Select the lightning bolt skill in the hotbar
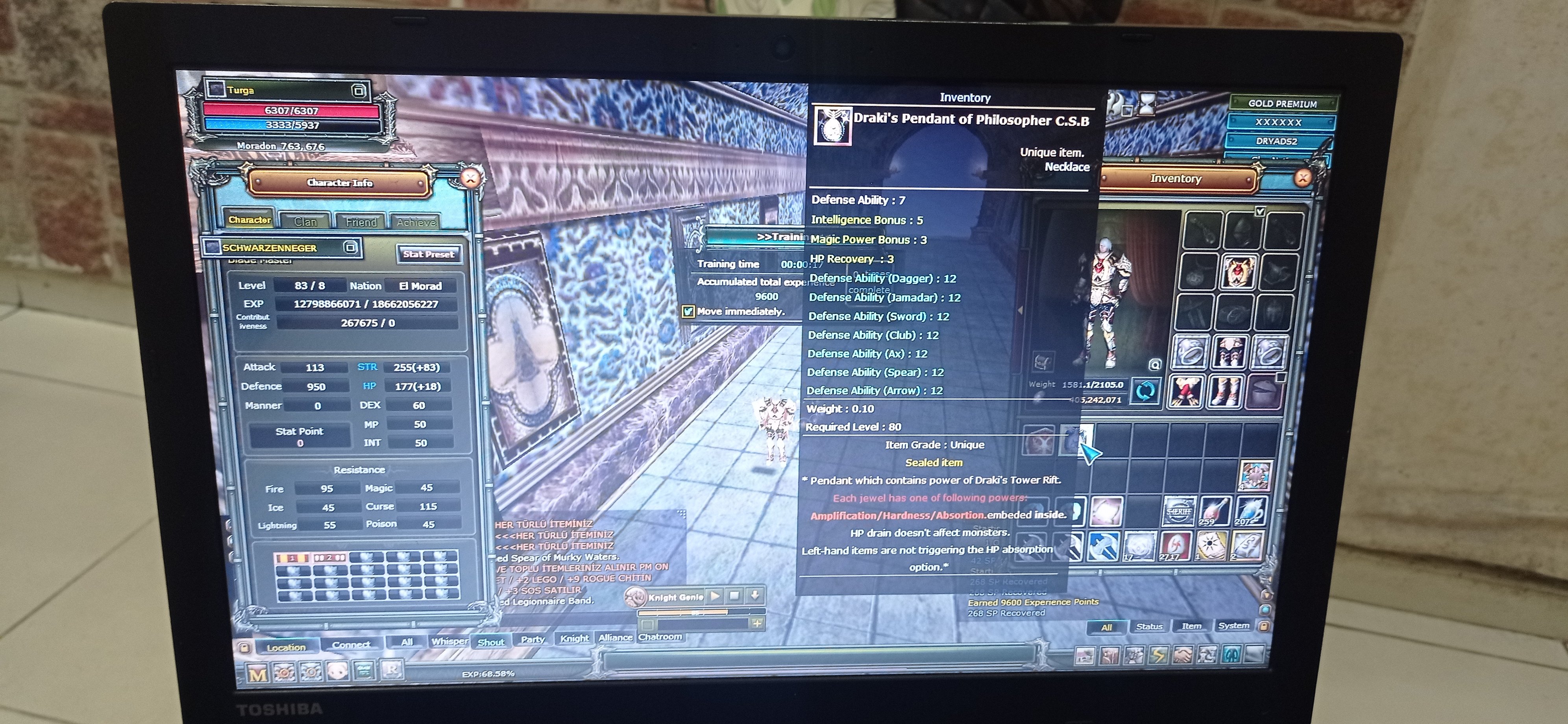This screenshot has height=724, width=1568. [1158, 656]
